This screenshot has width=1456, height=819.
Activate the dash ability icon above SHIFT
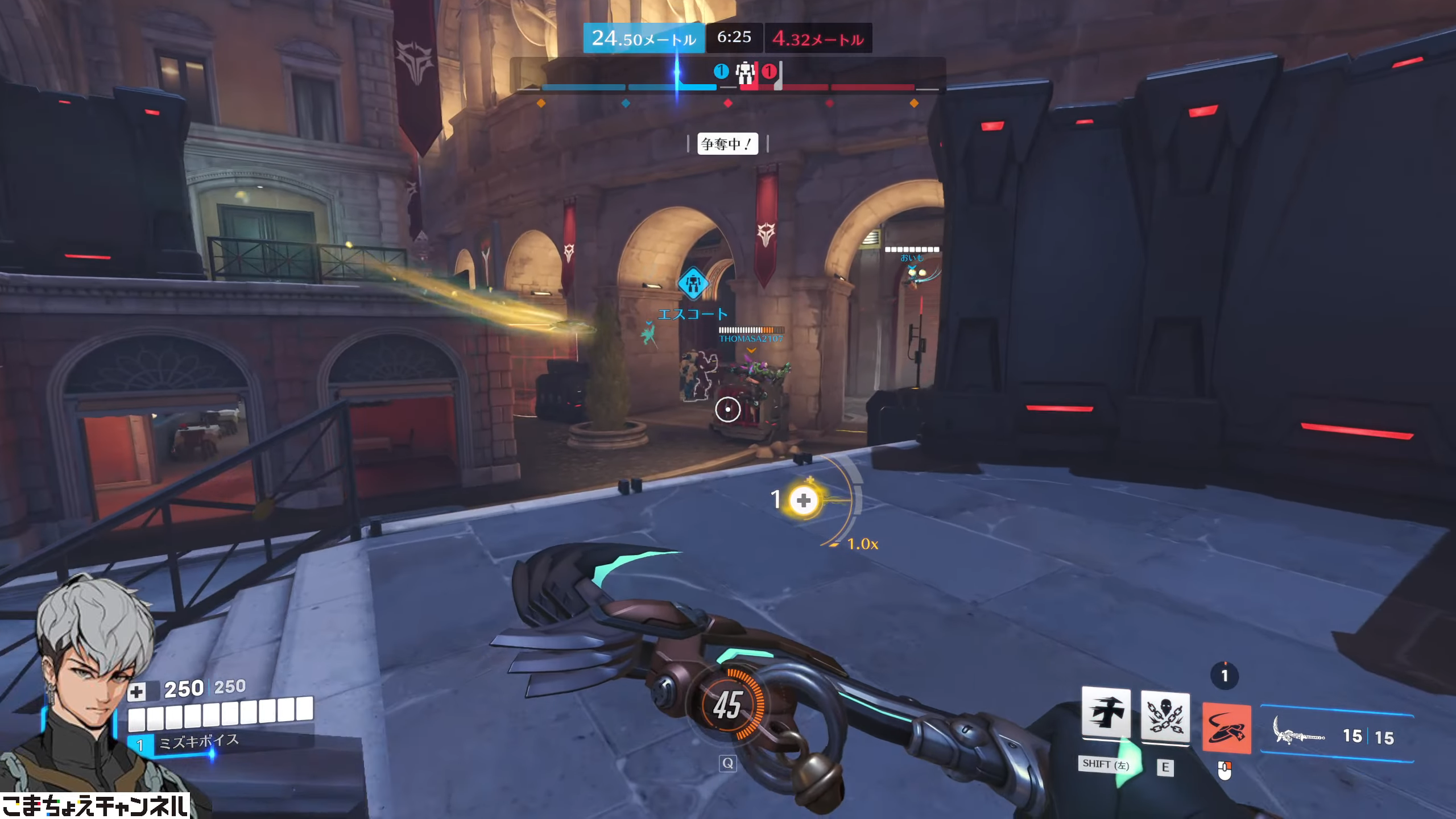[x=1106, y=713]
